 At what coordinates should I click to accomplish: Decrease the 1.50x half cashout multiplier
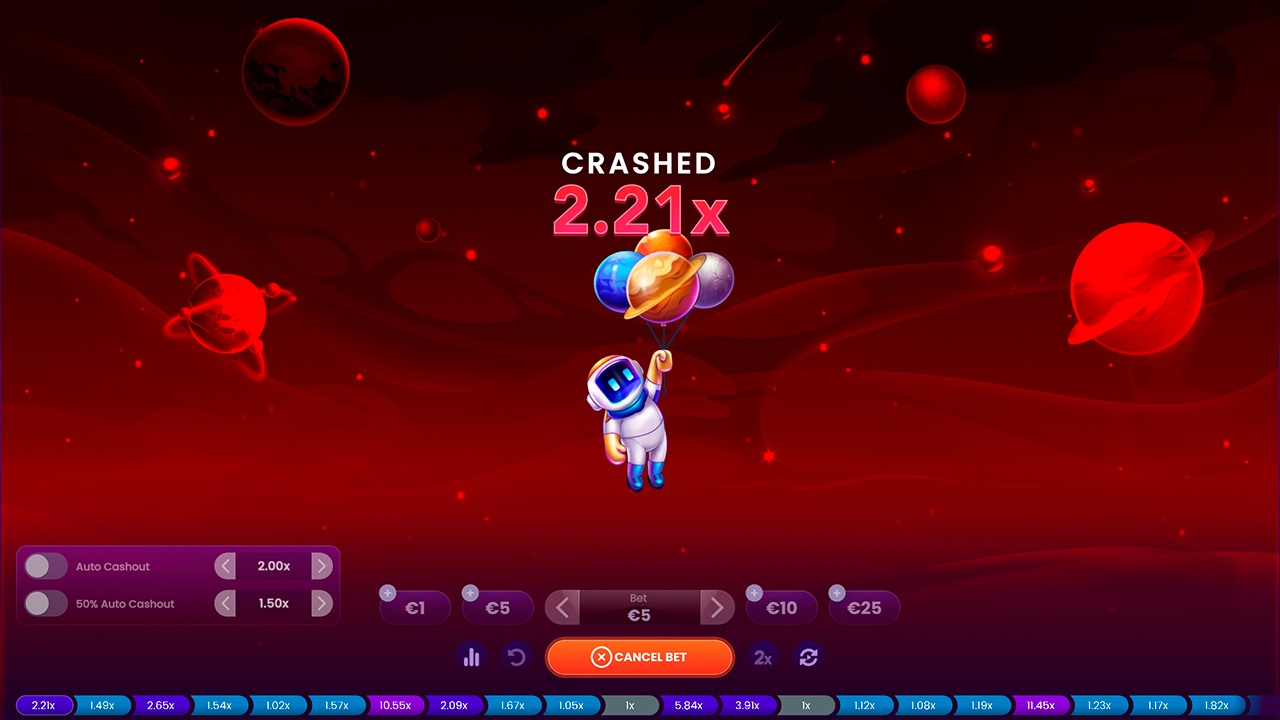click(x=225, y=603)
